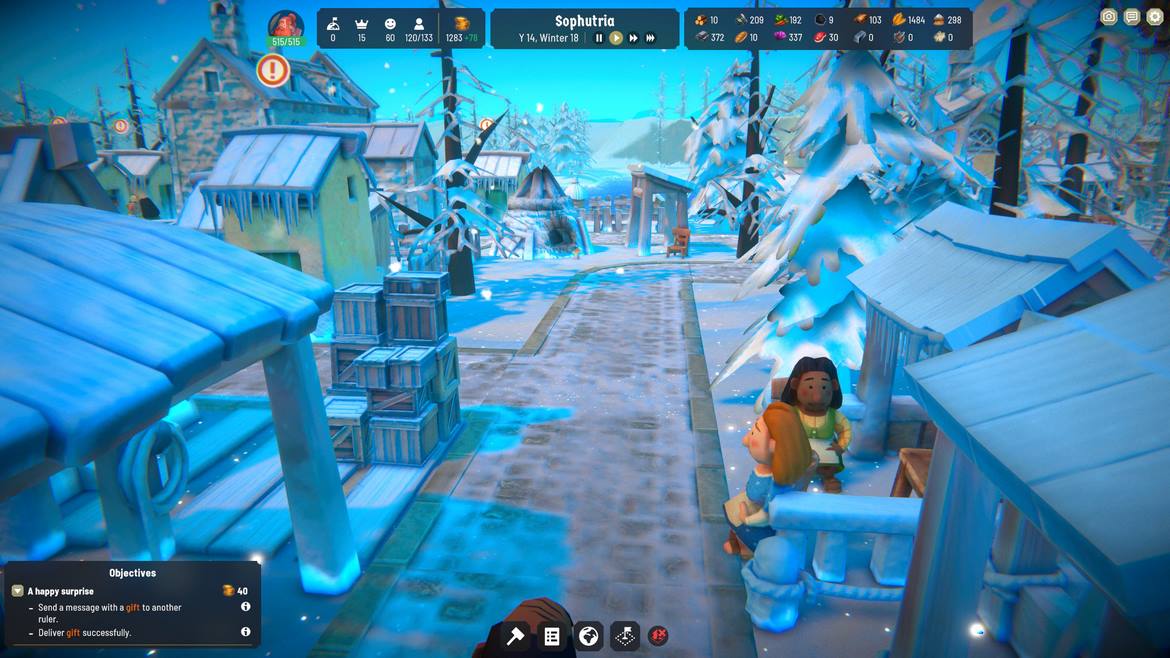Click the crown prestige icon
Image resolution: width=1170 pixels, height=658 pixels.
point(362,23)
